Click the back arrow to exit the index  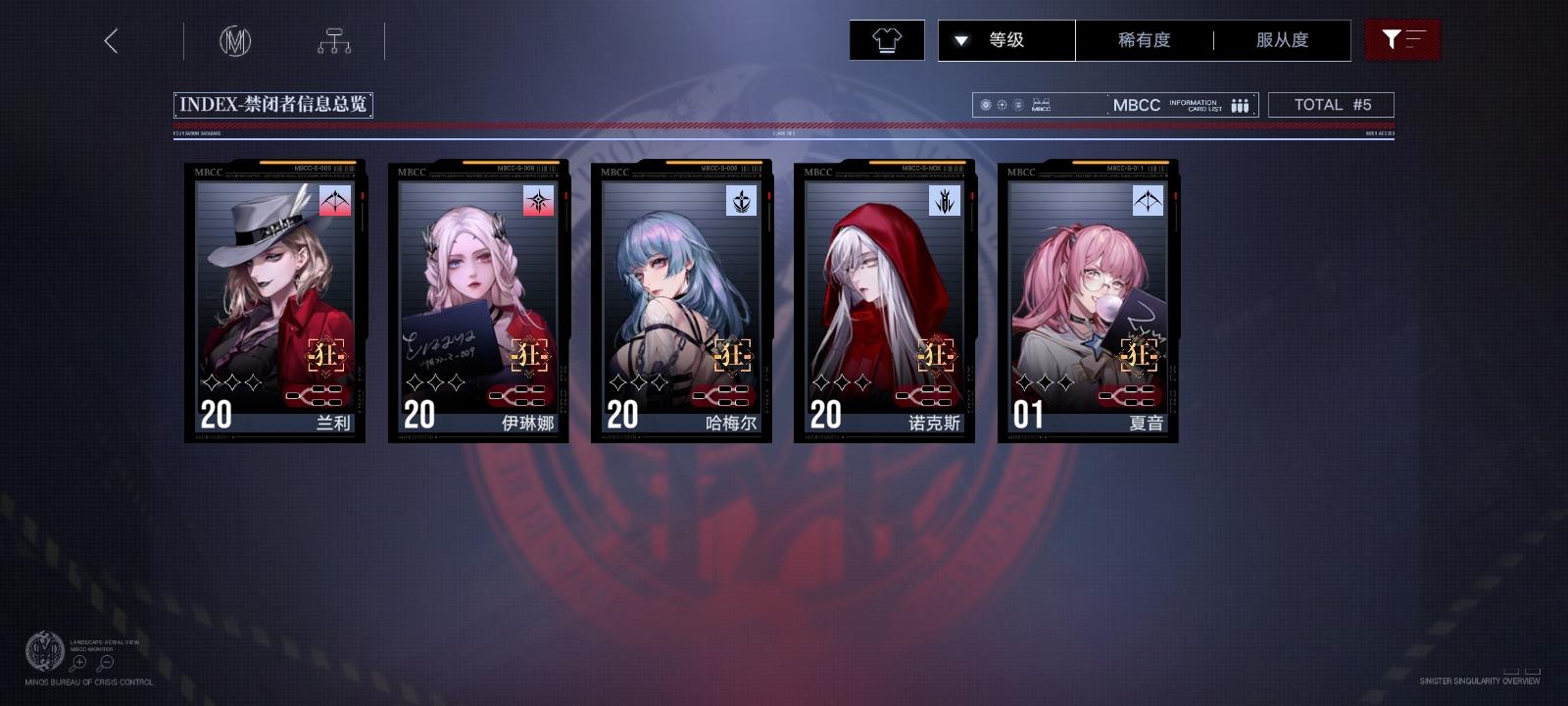click(112, 42)
